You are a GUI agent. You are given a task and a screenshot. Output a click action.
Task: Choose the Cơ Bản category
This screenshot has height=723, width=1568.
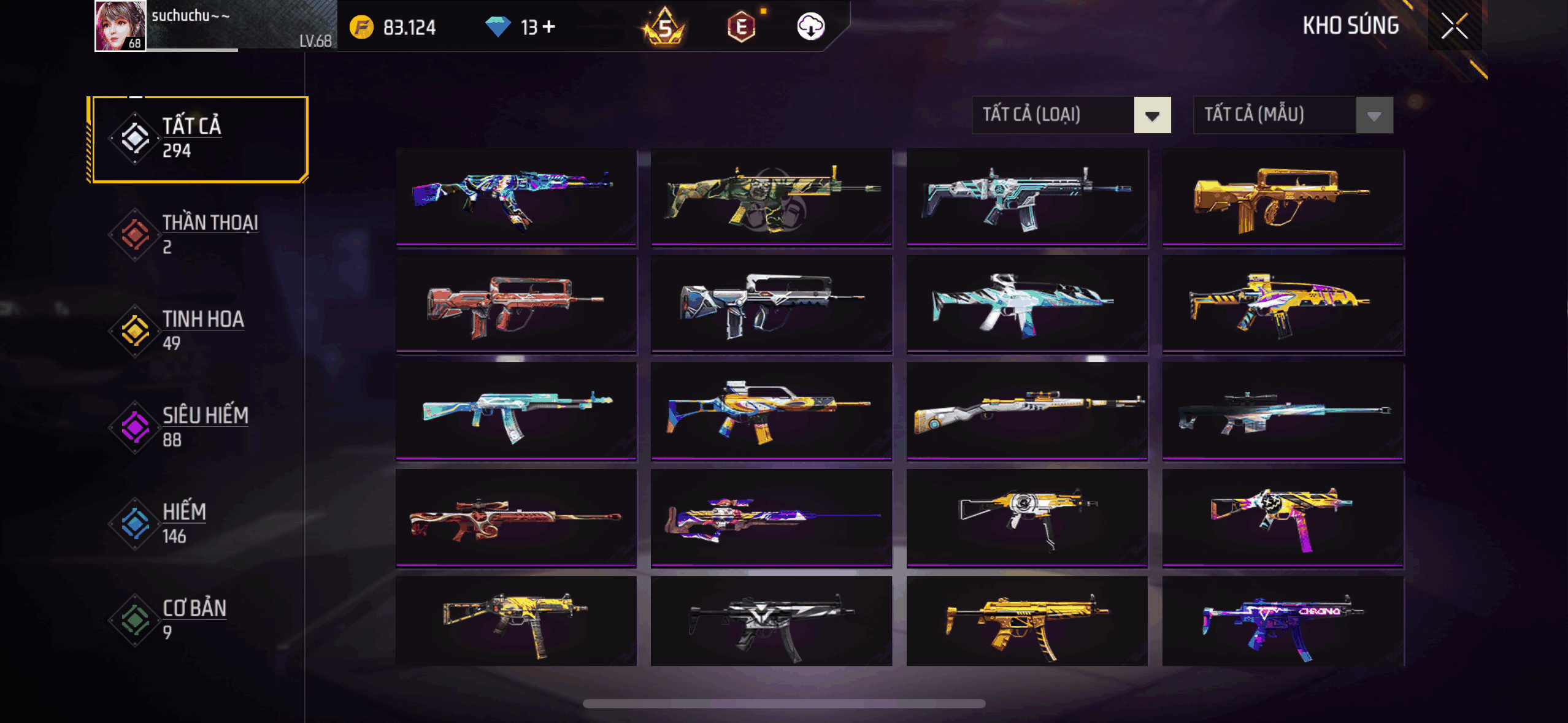coord(198,619)
